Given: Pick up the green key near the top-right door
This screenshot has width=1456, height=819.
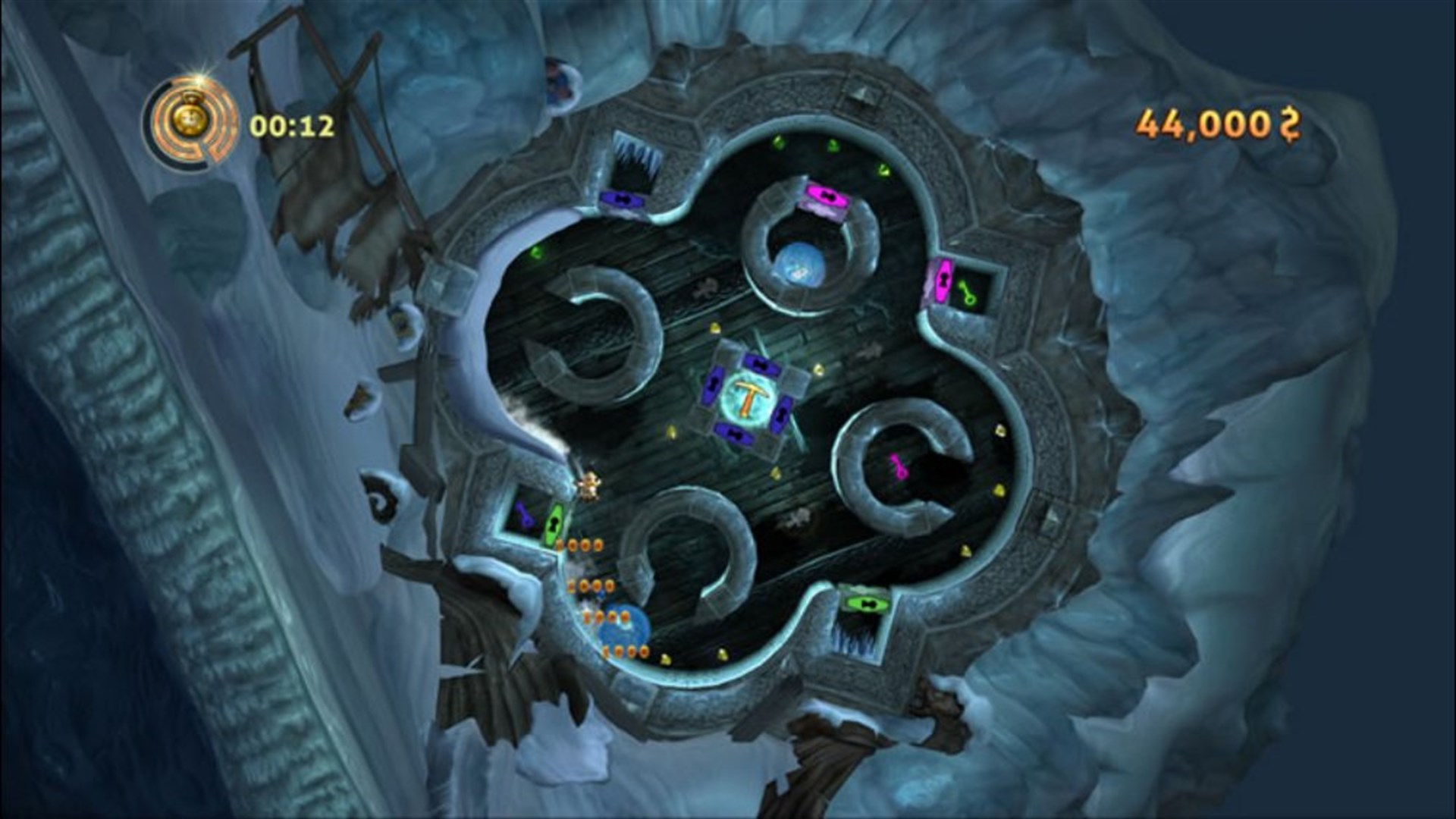Looking at the screenshot, I should click(x=968, y=292).
